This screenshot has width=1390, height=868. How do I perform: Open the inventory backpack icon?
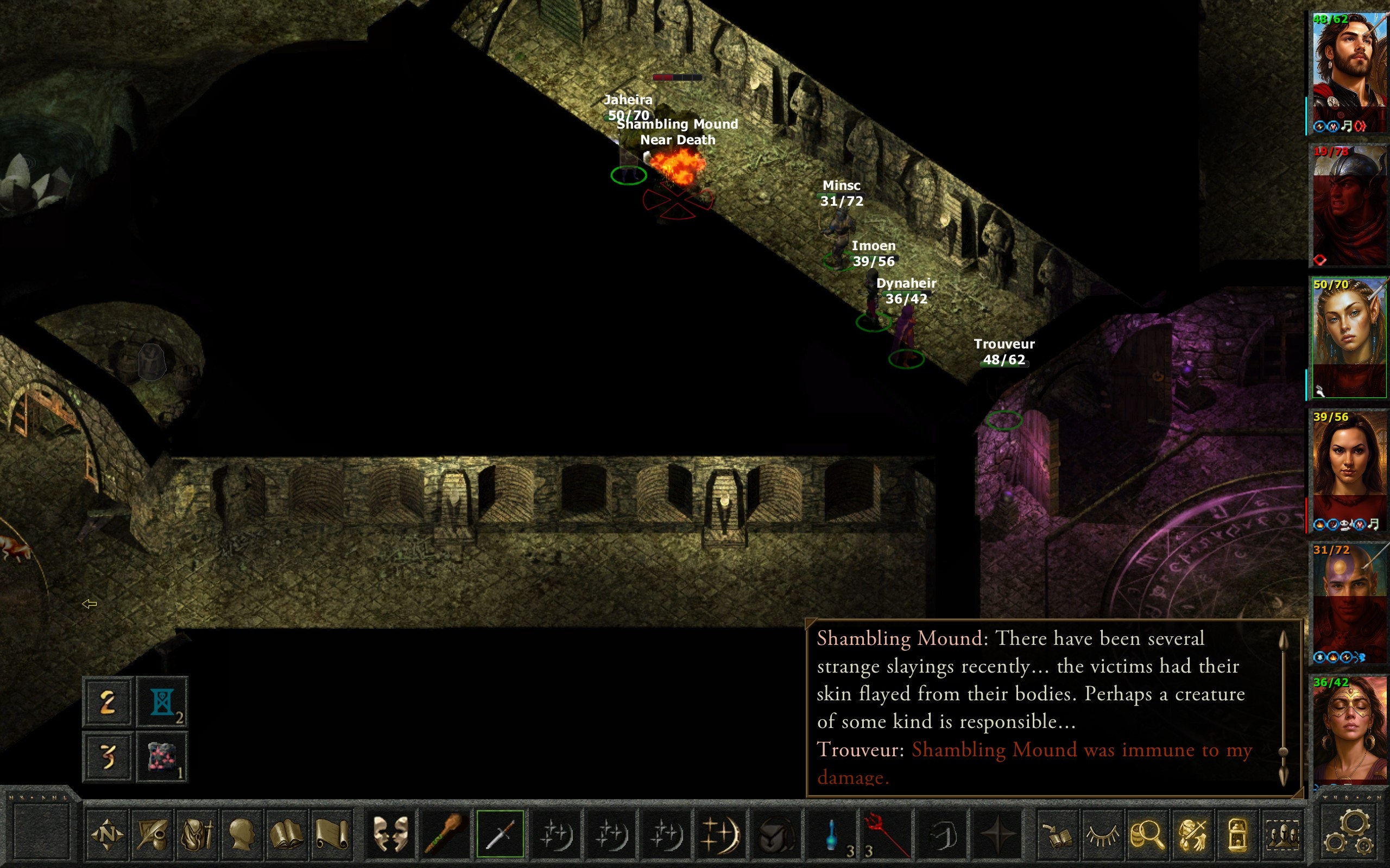pyautogui.click(x=197, y=834)
